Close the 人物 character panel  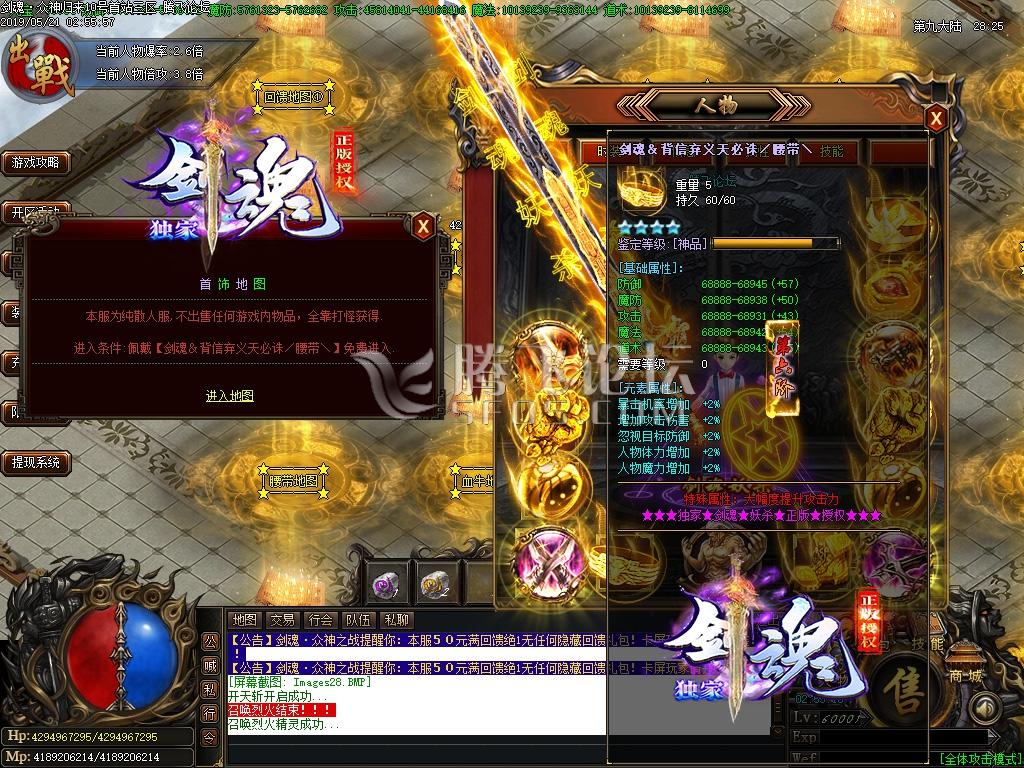[x=936, y=120]
